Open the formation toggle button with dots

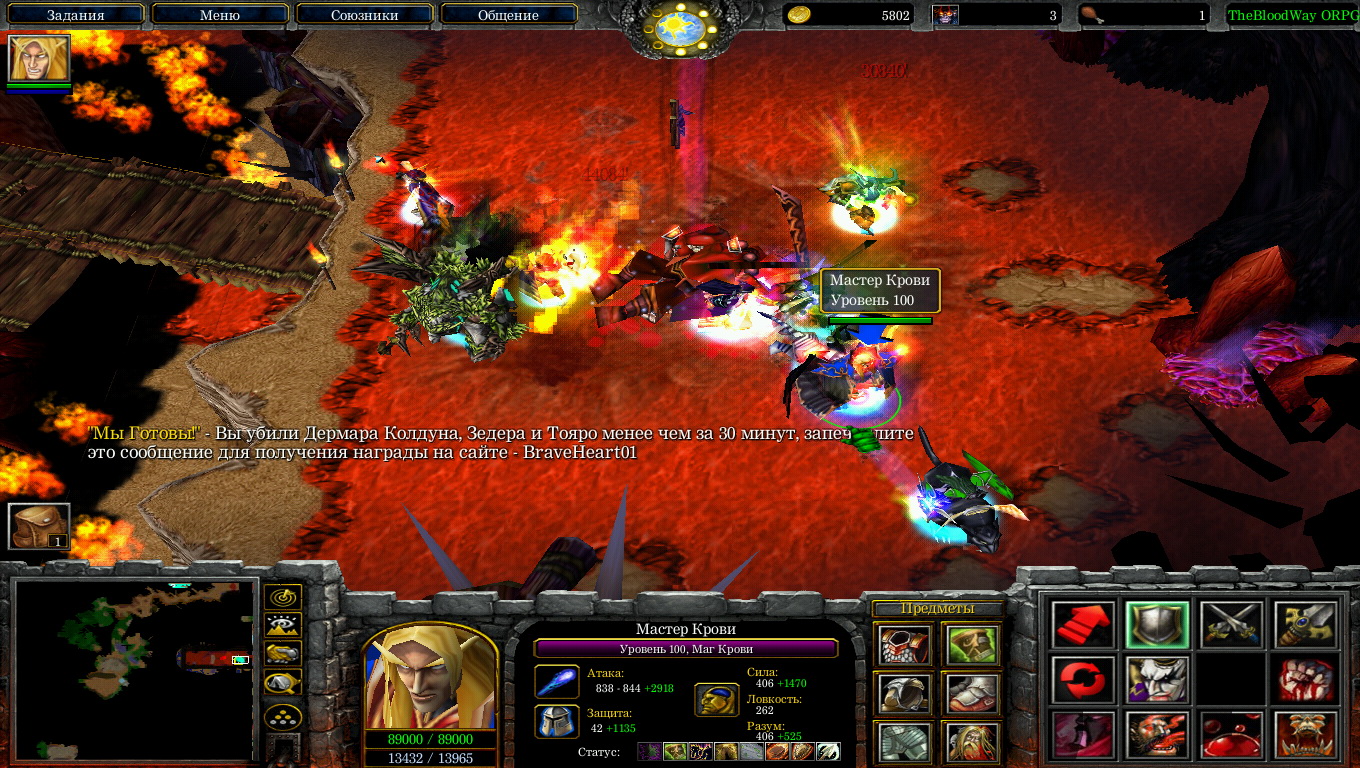(x=283, y=716)
